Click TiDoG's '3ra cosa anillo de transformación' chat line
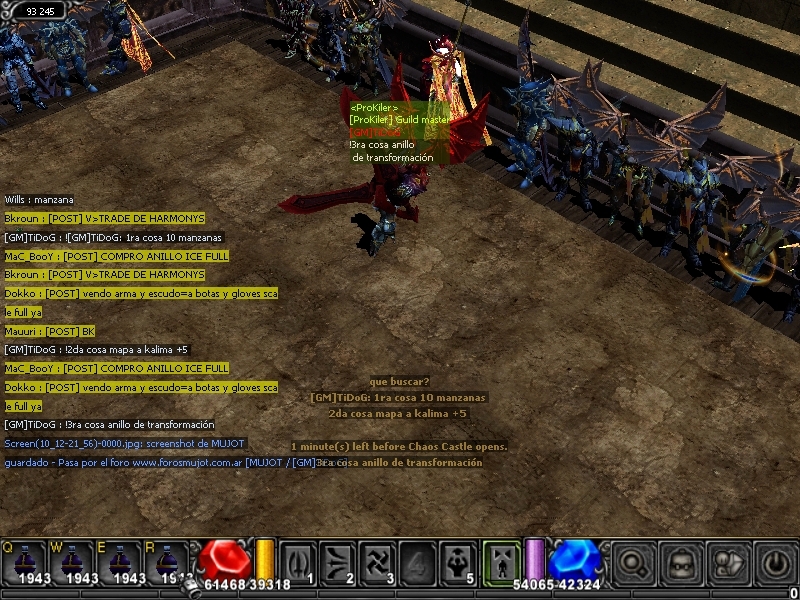This screenshot has width=800, height=600. [109, 425]
